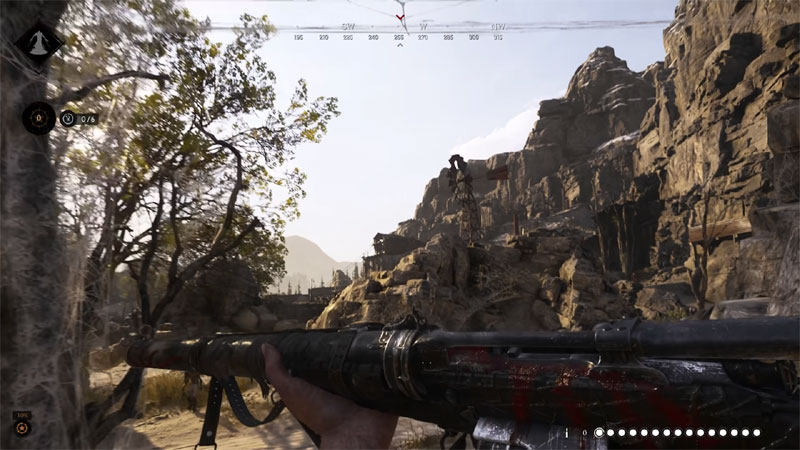800x450 pixels.
Task: Click the compass heading strip
Action: pyautogui.click(x=400, y=28)
